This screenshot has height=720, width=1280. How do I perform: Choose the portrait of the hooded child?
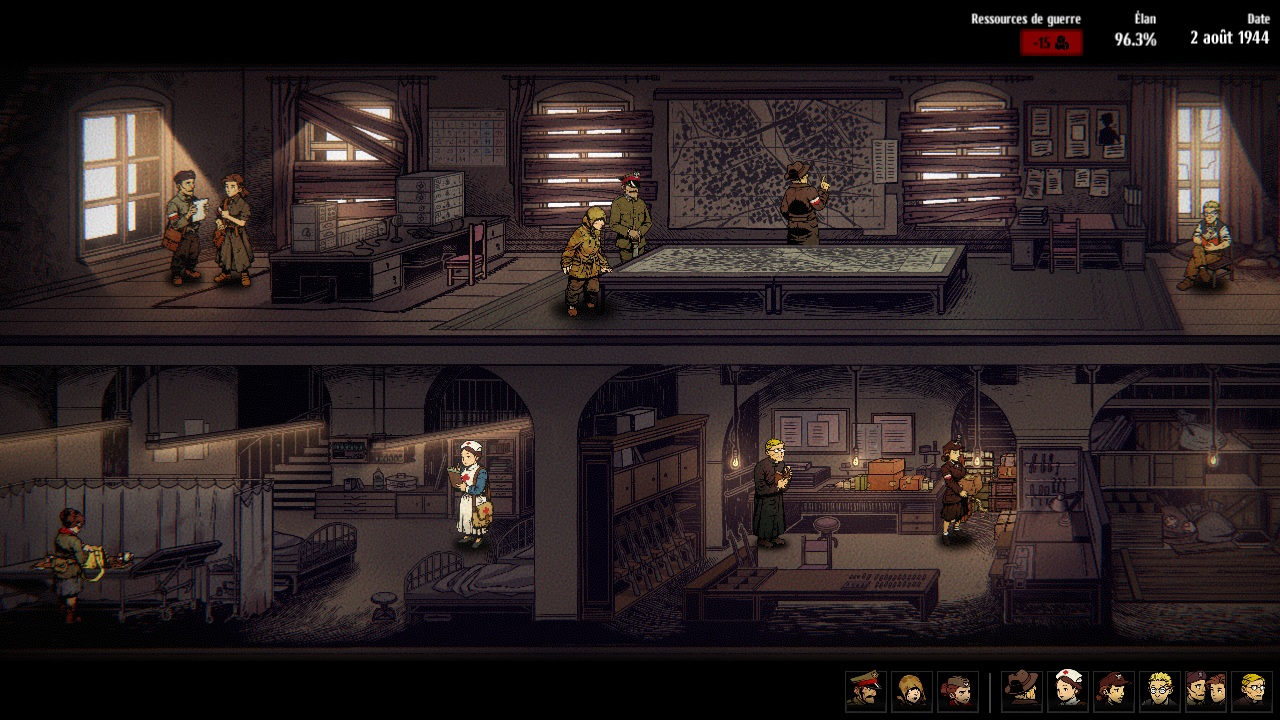pyautogui.click(x=912, y=691)
